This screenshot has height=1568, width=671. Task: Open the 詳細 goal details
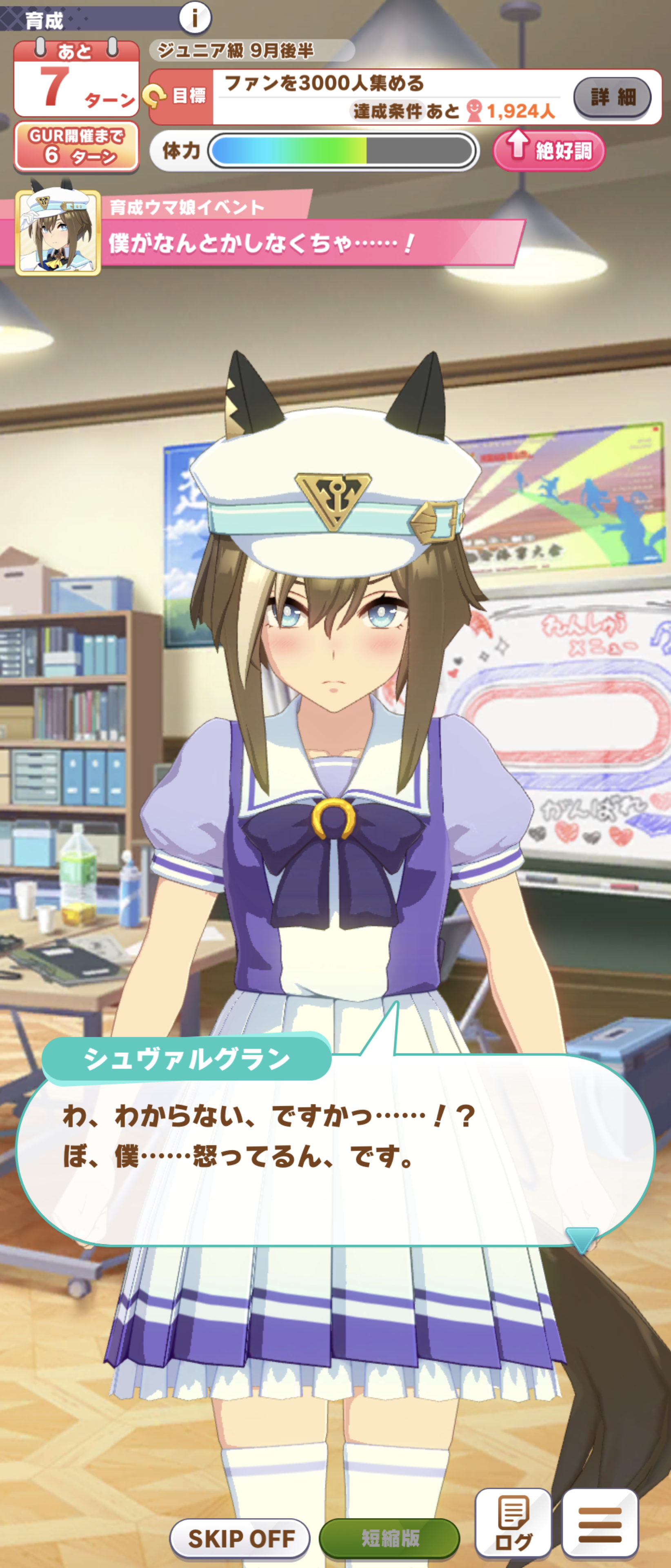pyautogui.click(x=612, y=97)
